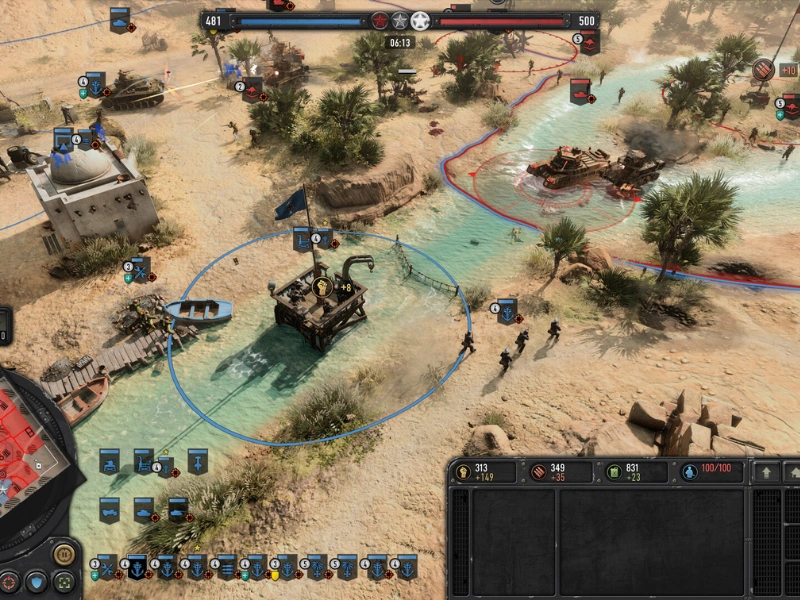
Task: Click the up-arrow button beside the population counter
Action: 767,472
